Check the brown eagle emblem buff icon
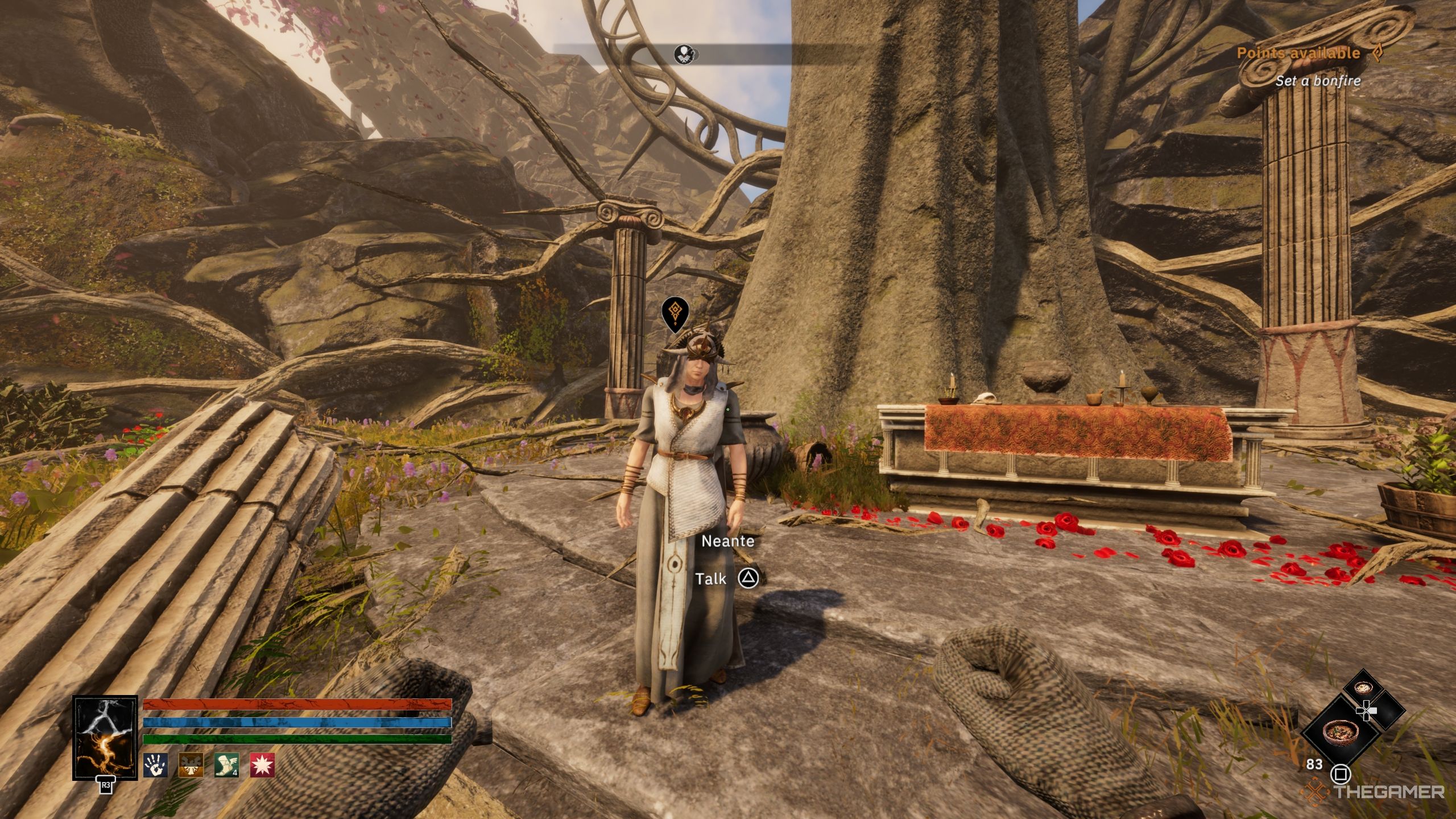 191,765
